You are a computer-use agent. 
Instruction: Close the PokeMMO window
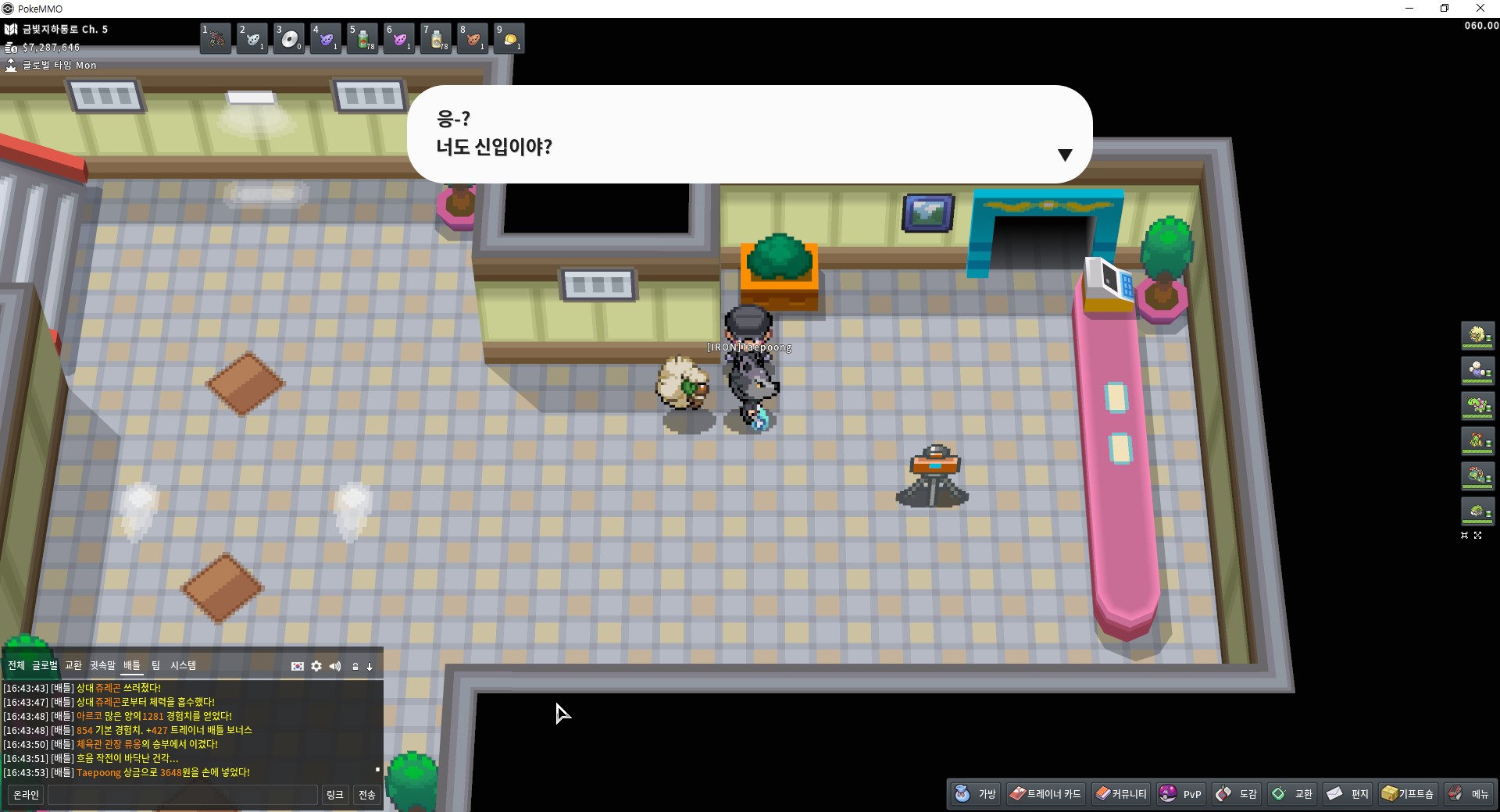[1480, 9]
